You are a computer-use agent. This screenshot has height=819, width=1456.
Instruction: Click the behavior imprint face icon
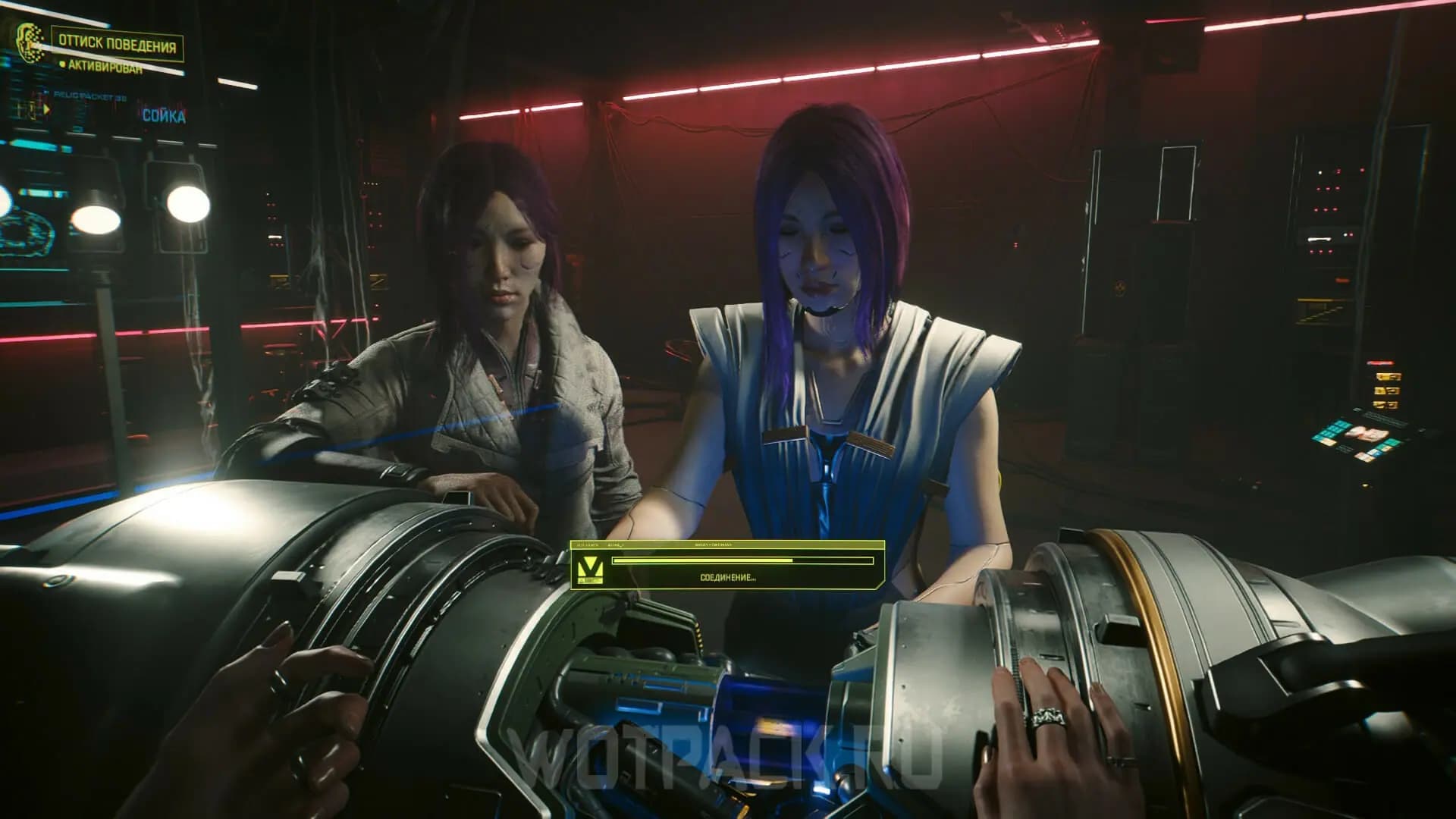click(30, 42)
